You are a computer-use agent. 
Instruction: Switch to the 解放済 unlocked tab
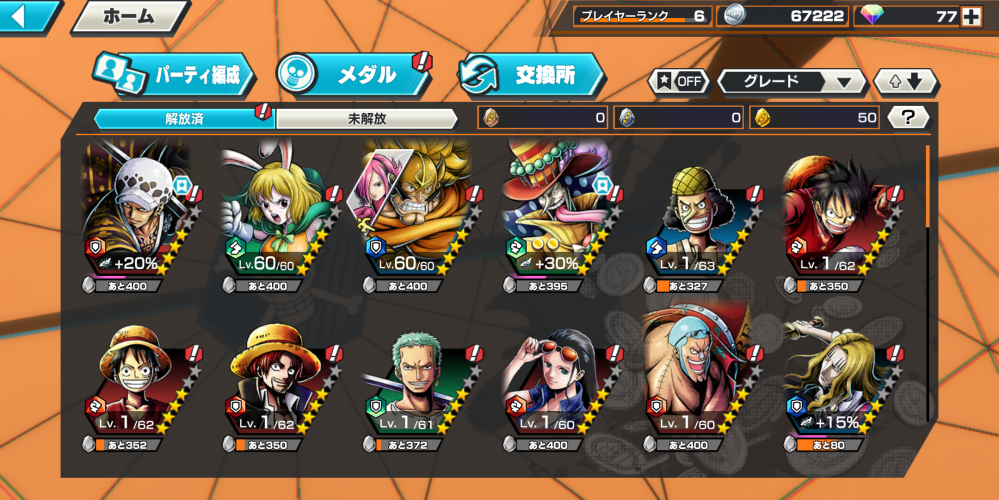184,118
